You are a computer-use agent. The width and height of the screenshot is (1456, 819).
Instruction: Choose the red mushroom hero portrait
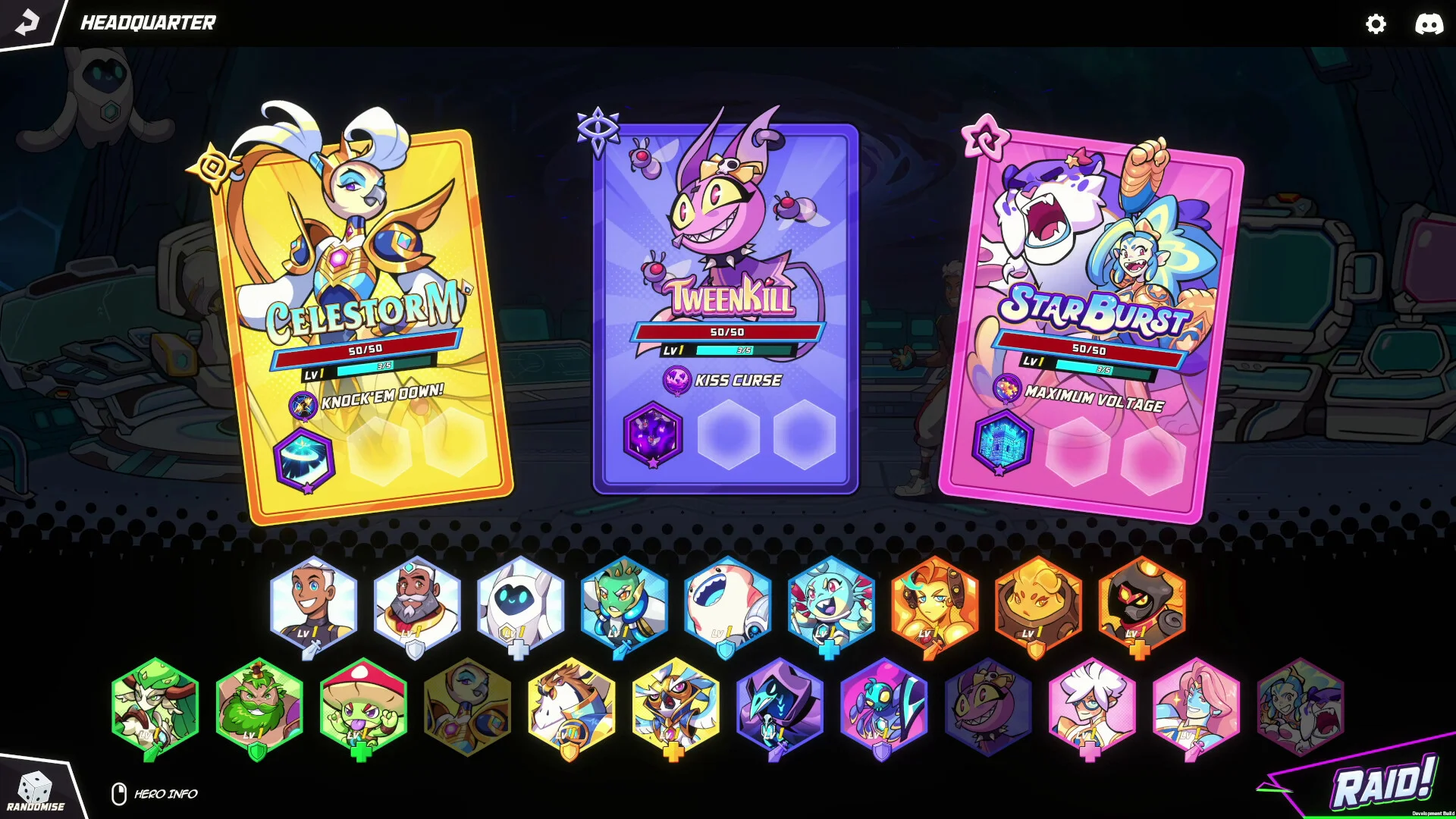click(363, 705)
